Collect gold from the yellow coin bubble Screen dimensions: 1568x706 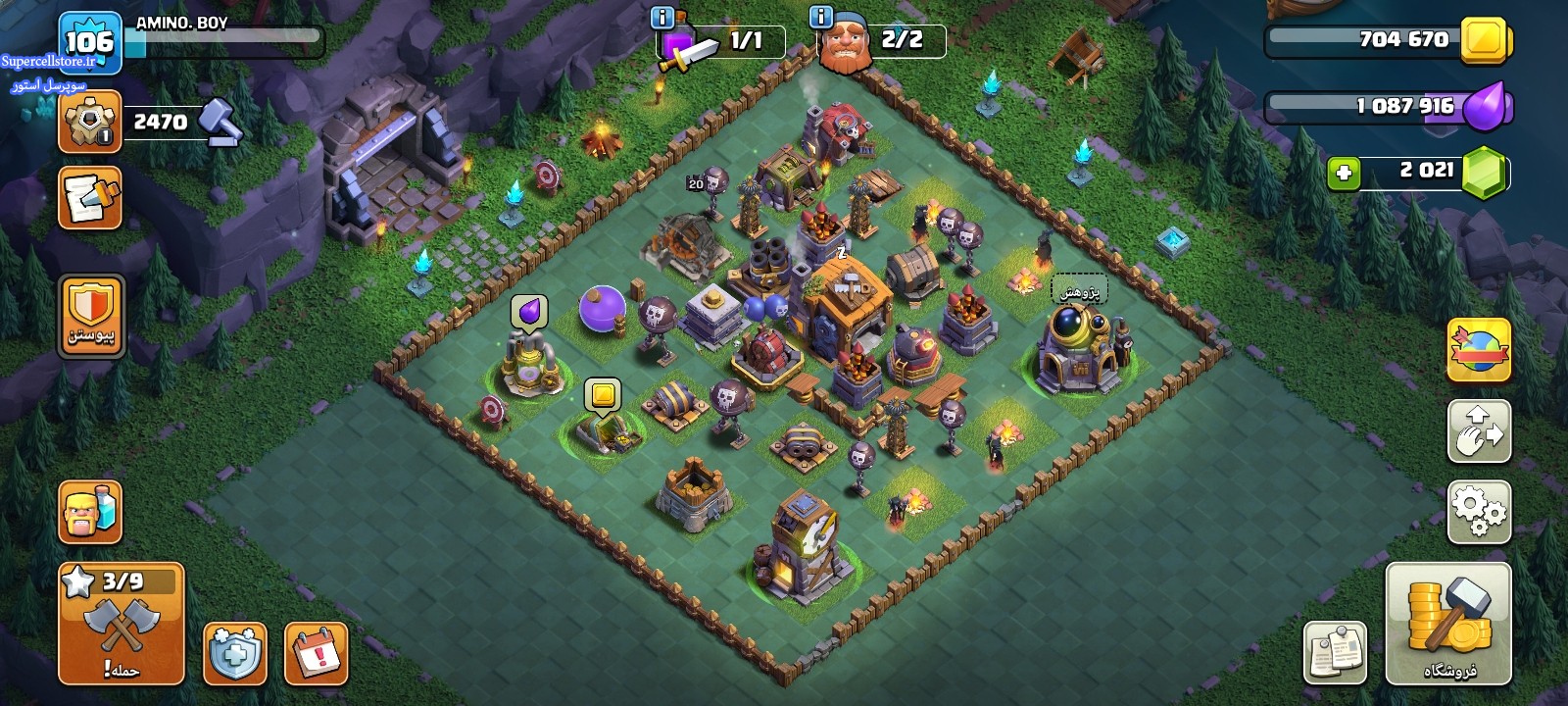pos(603,395)
